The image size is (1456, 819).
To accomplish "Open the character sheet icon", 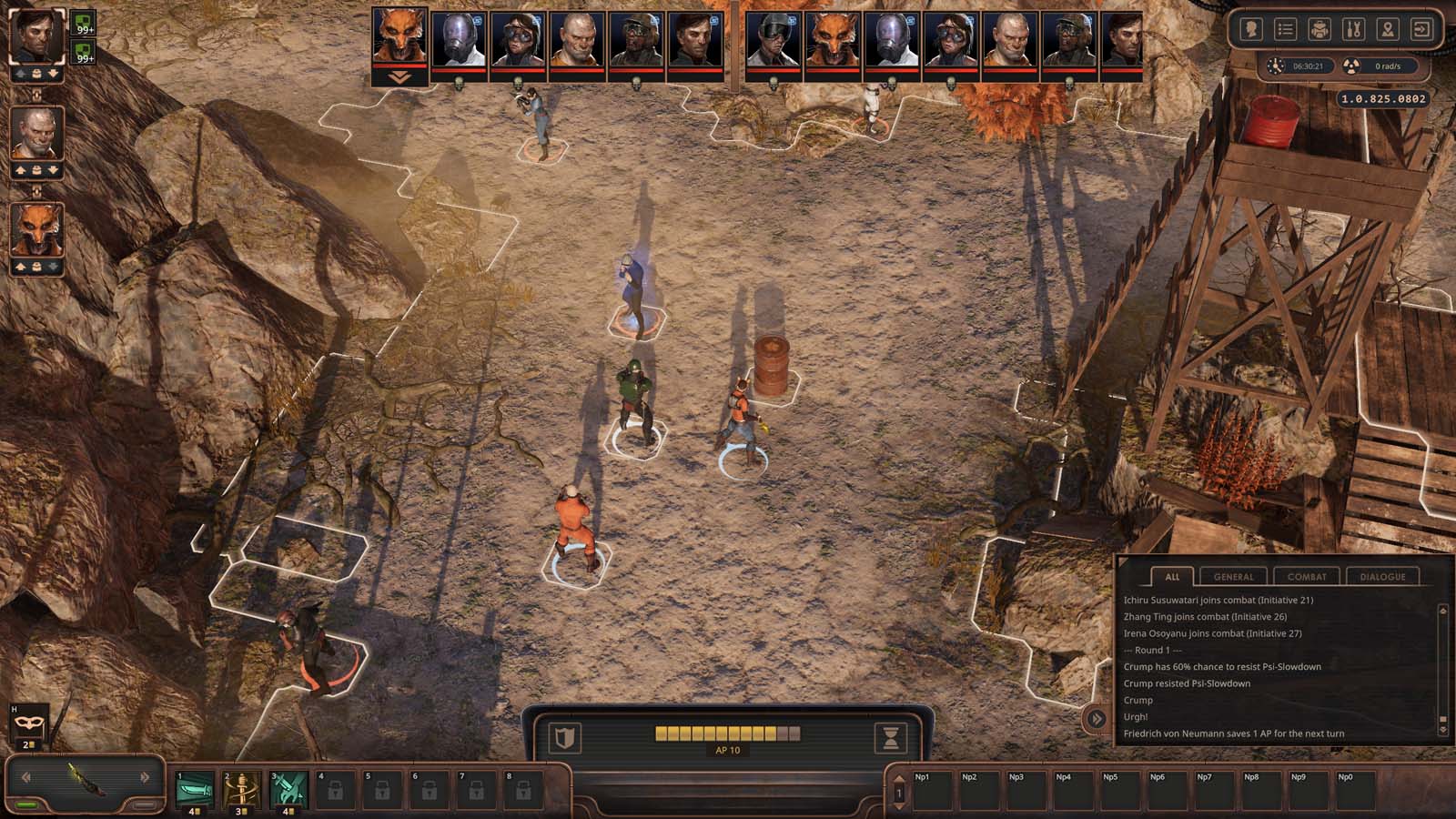I will pos(1251,29).
